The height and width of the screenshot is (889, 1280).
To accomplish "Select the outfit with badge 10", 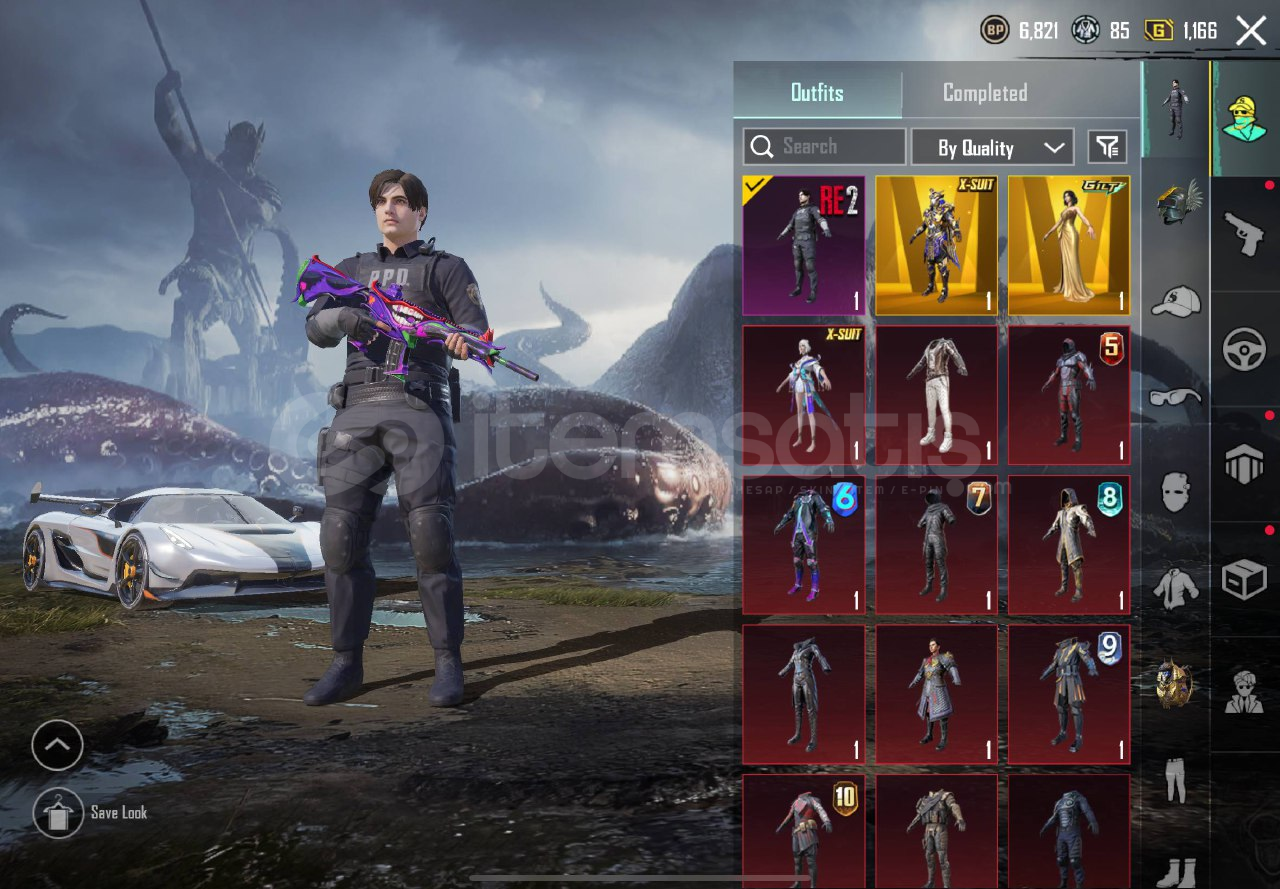I will tap(803, 828).
